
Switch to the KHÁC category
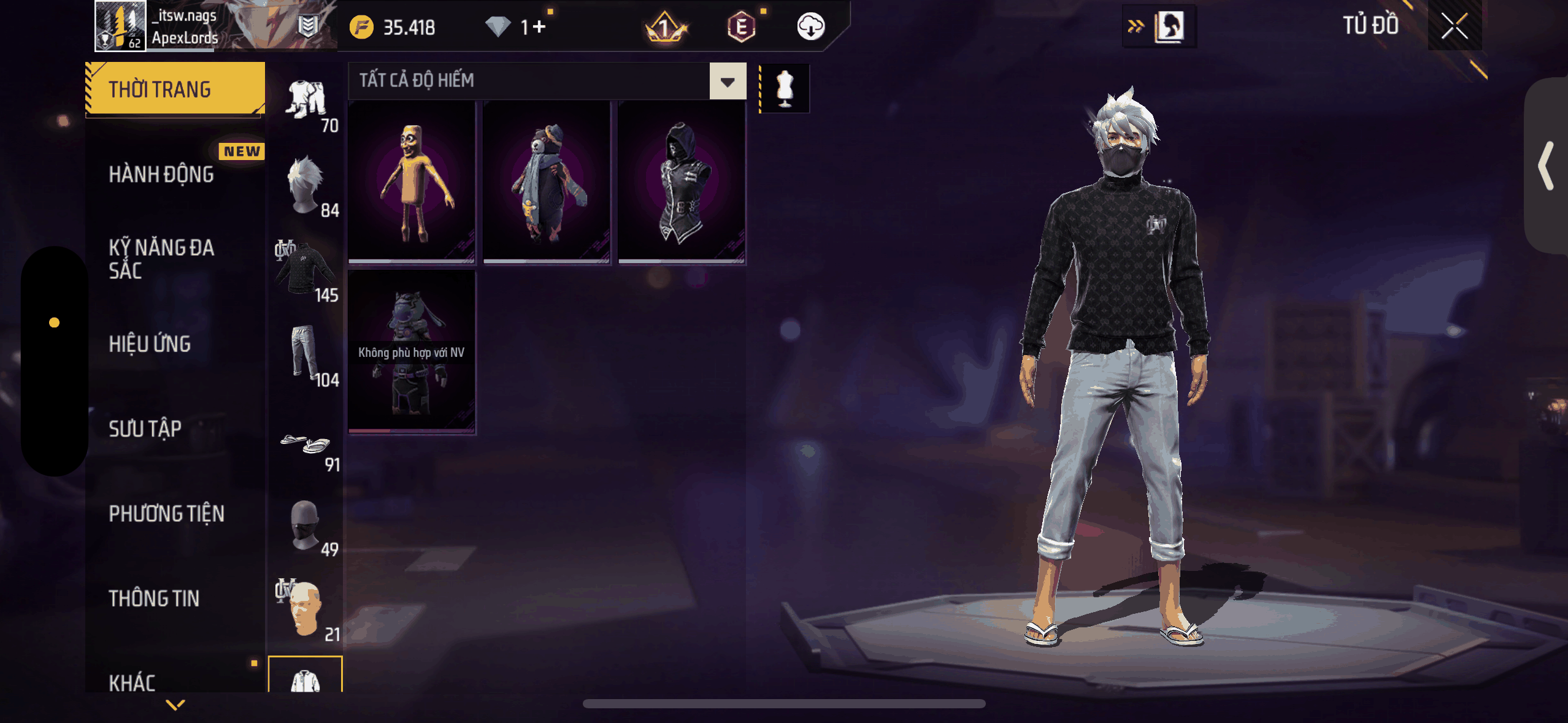tap(133, 682)
